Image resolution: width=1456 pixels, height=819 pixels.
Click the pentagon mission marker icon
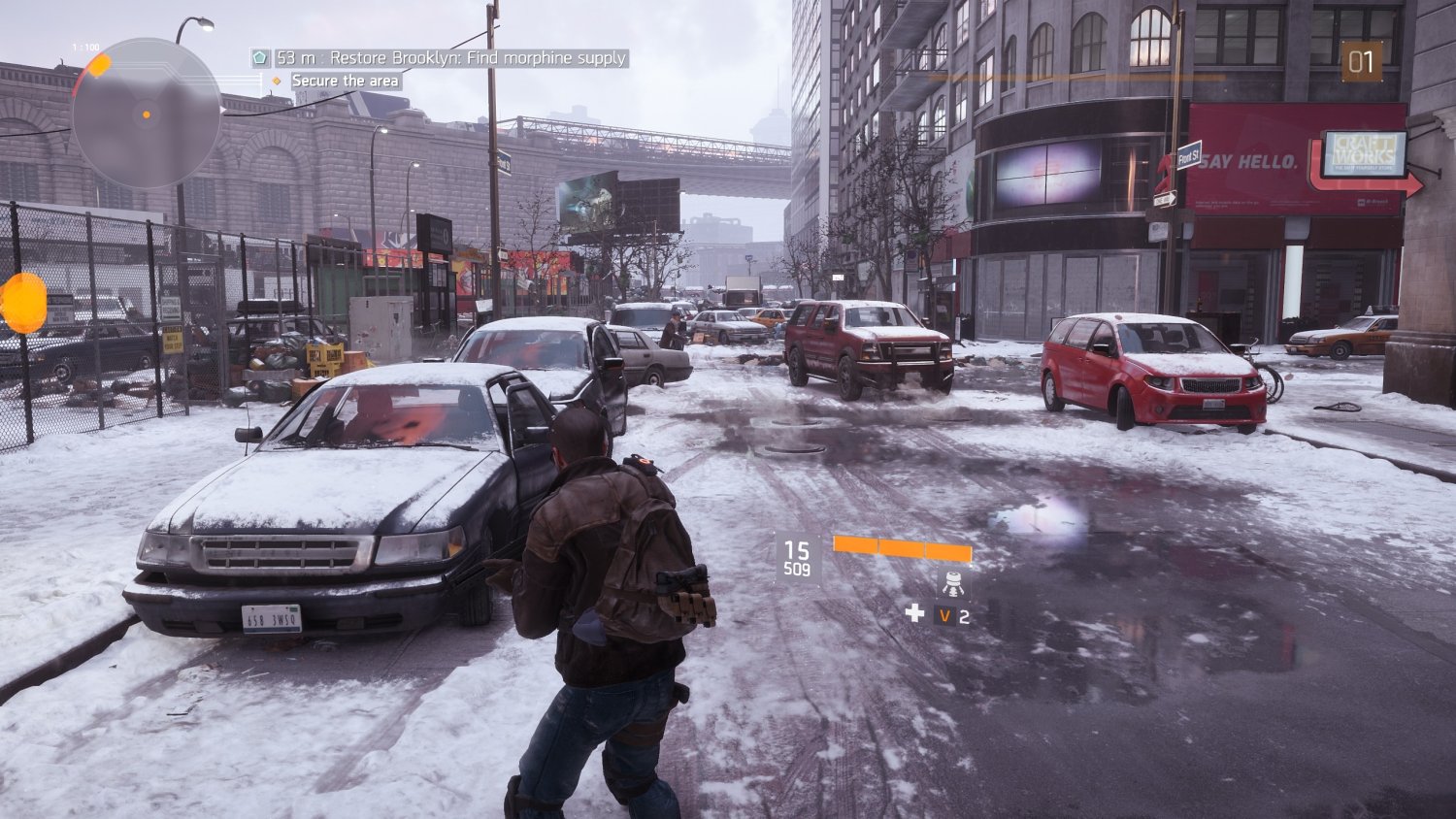tap(258, 59)
